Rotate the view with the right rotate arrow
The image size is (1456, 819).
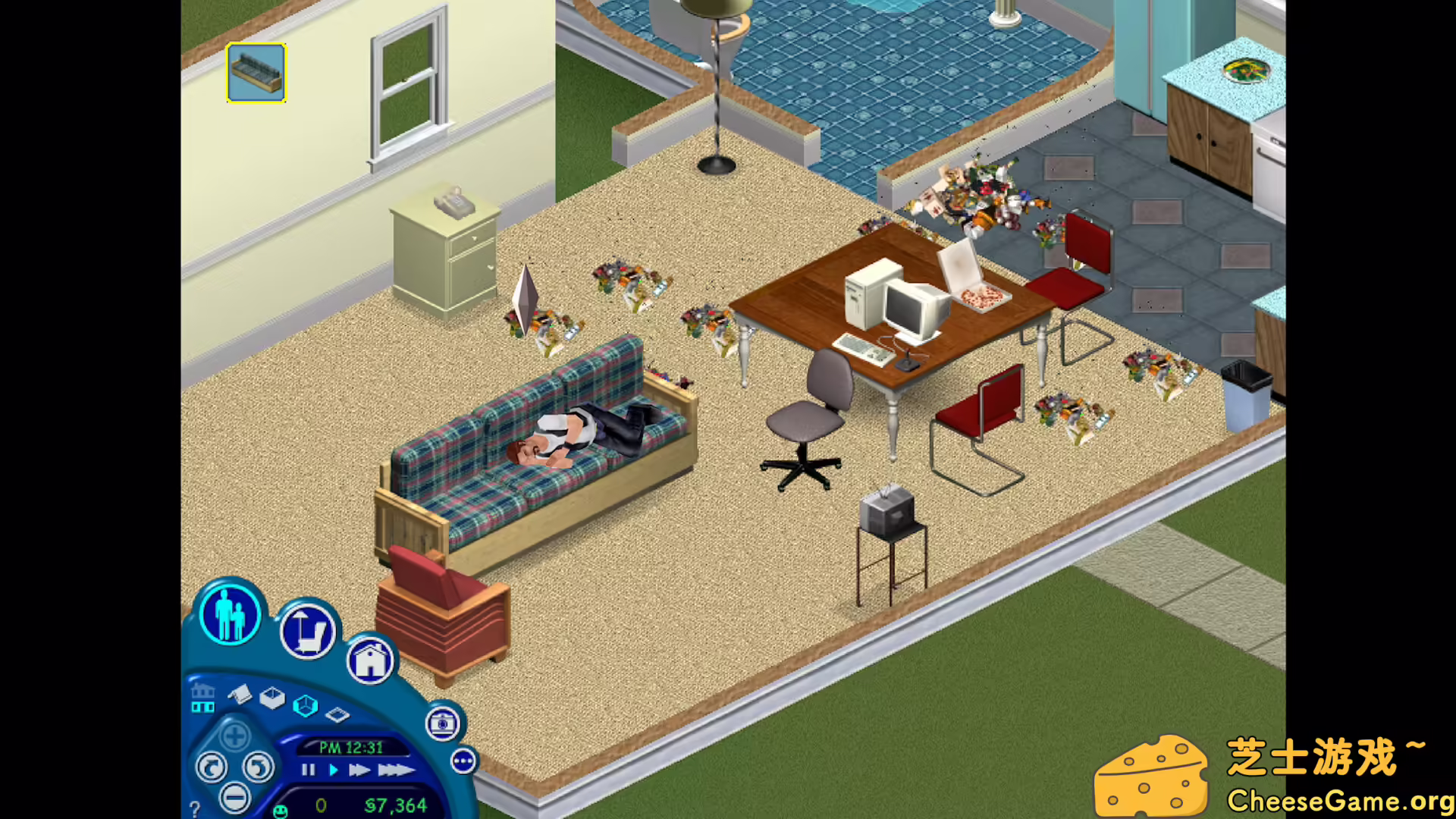pyautogui.click(x=258, y=767)
